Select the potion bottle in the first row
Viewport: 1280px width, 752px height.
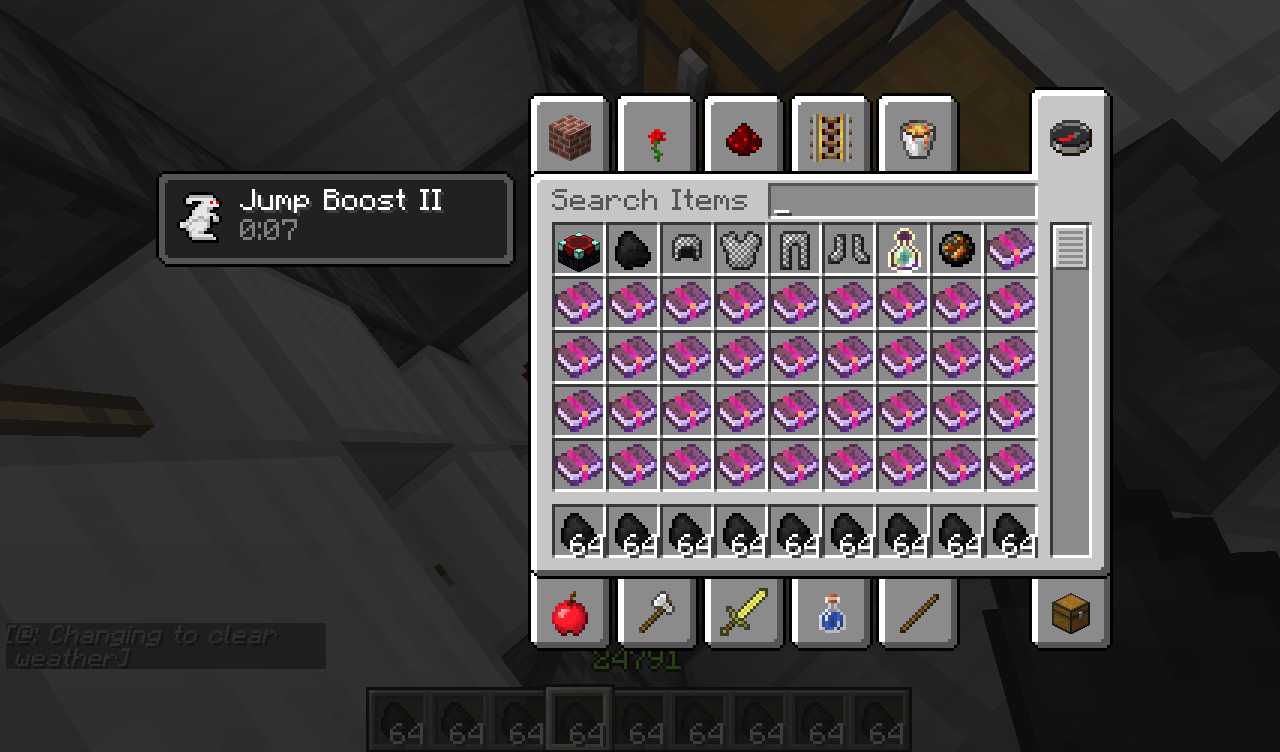pyautogui.click(x=902, y=249)
